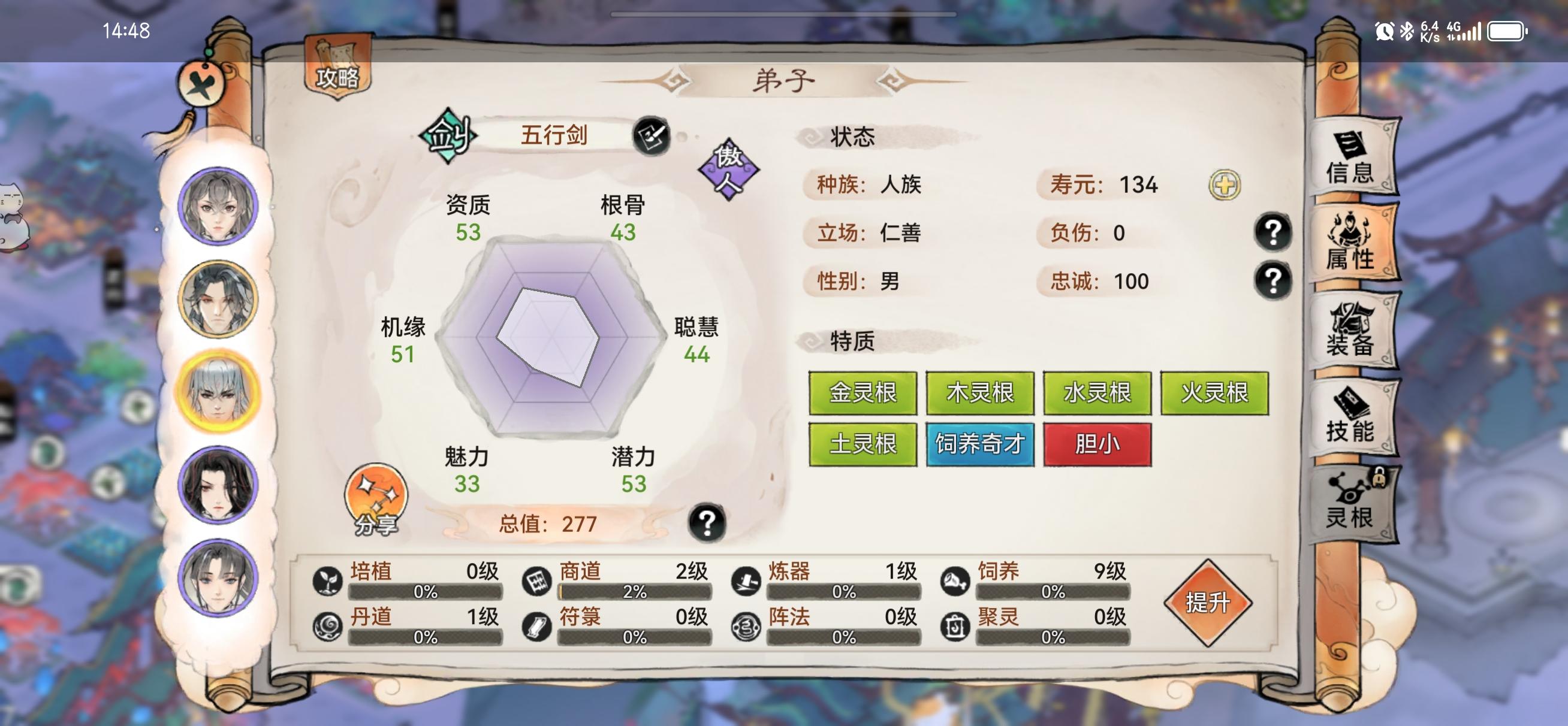1568x726 pixels.
Task: Click the red 胆小 trait
Action: 1098,444
